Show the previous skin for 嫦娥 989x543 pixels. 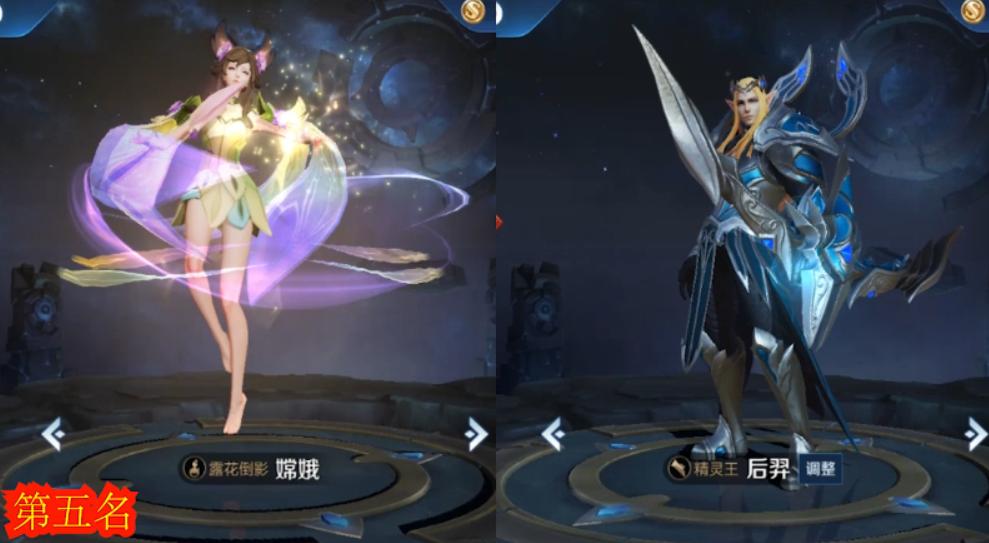tap(53, 433)
